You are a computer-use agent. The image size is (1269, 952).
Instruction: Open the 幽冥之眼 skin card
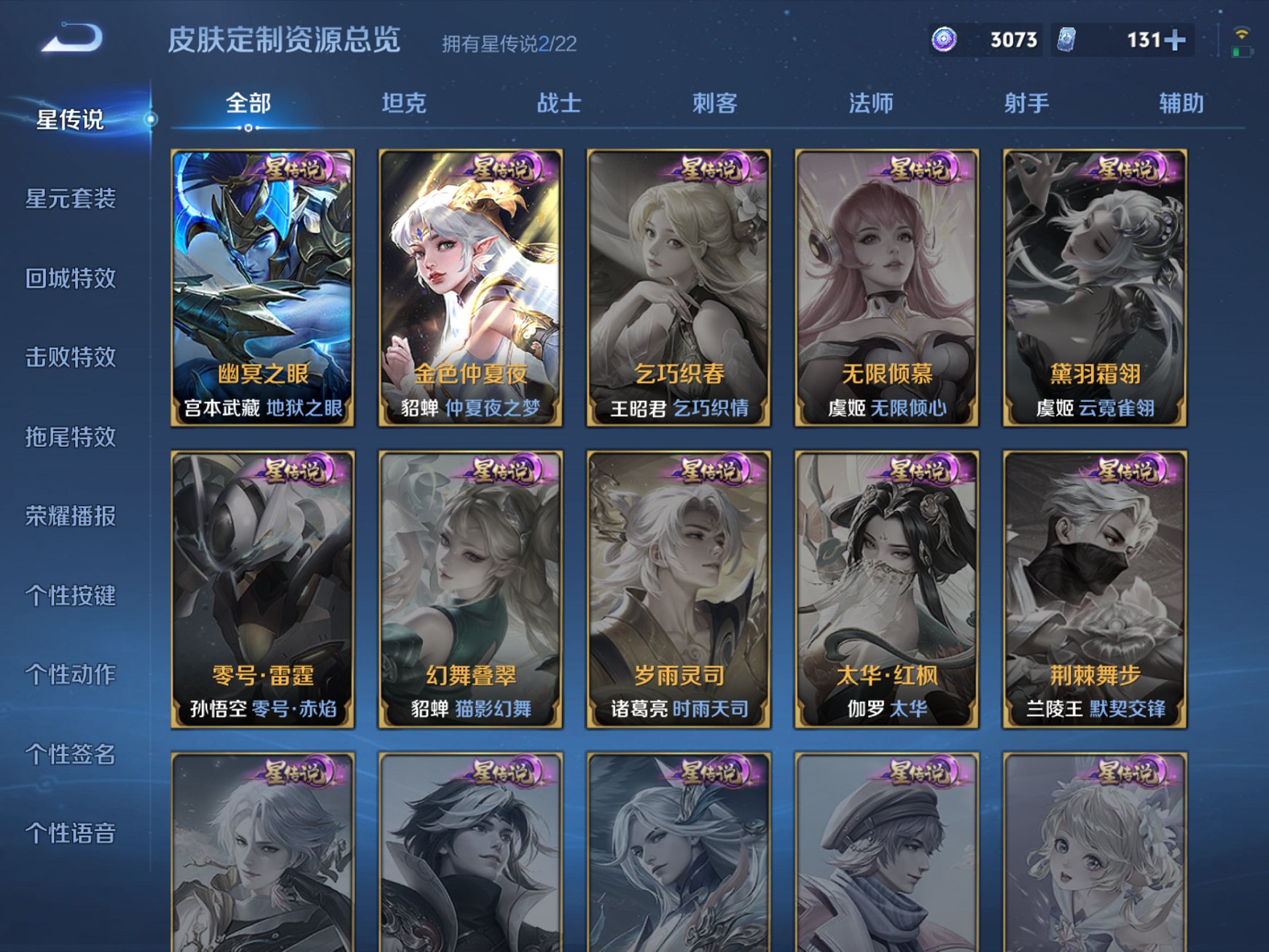pyautogui.click(x=263, y=284)
